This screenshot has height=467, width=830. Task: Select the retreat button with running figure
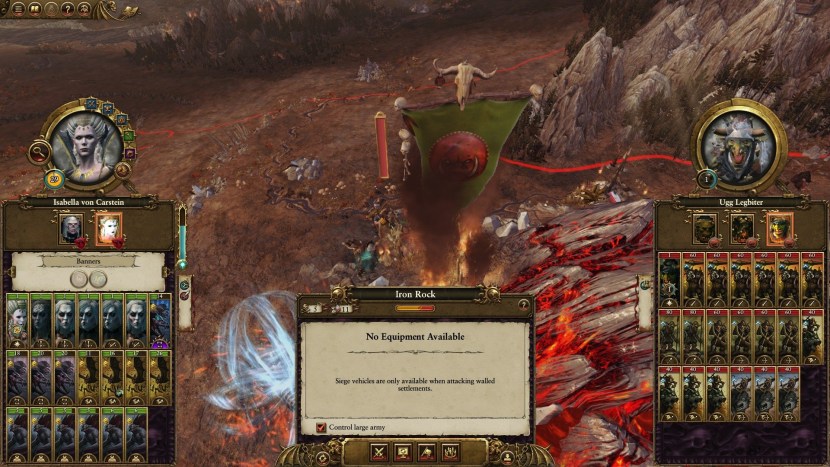427,452
